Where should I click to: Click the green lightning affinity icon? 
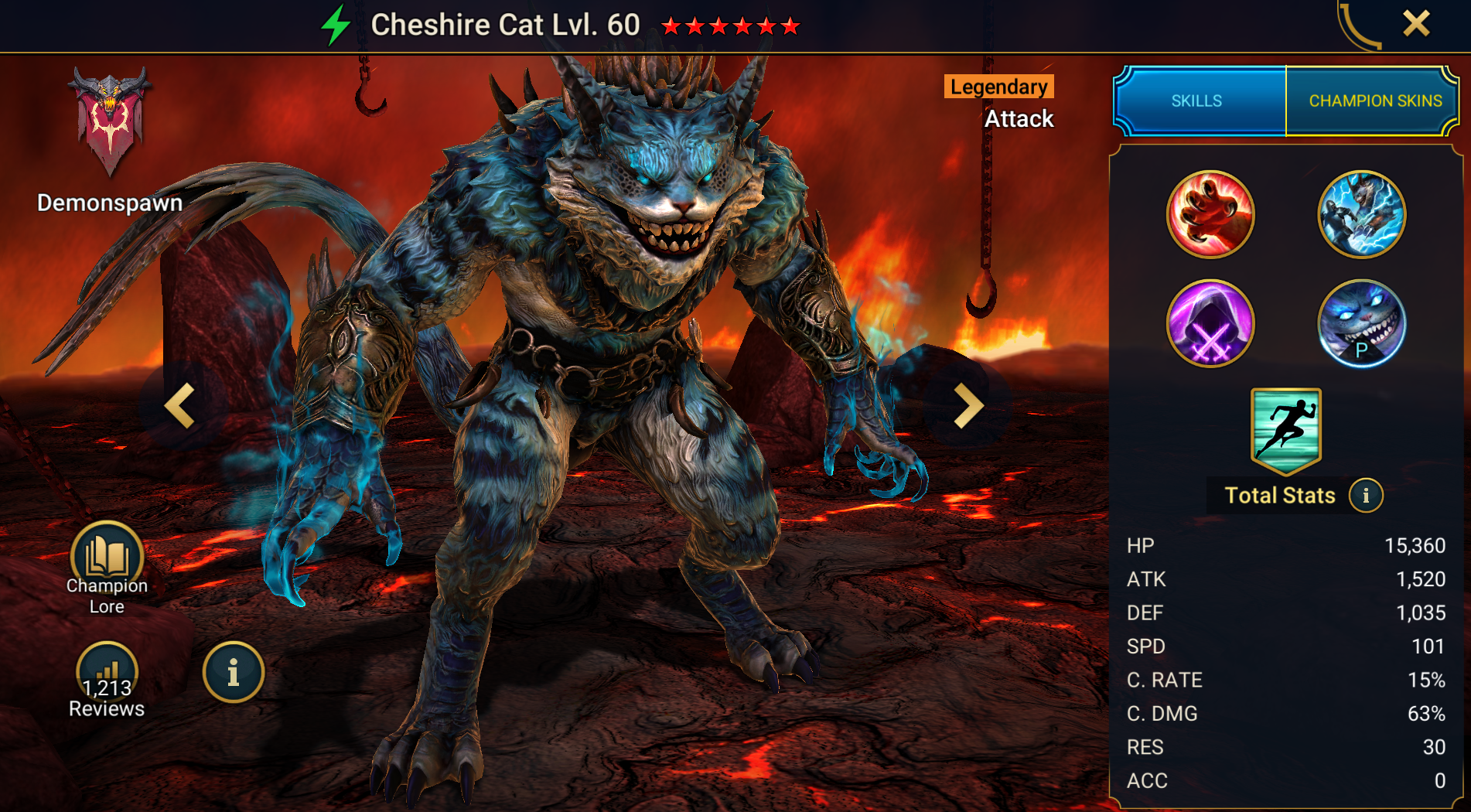pyautogui.click(x=336, y=25)
